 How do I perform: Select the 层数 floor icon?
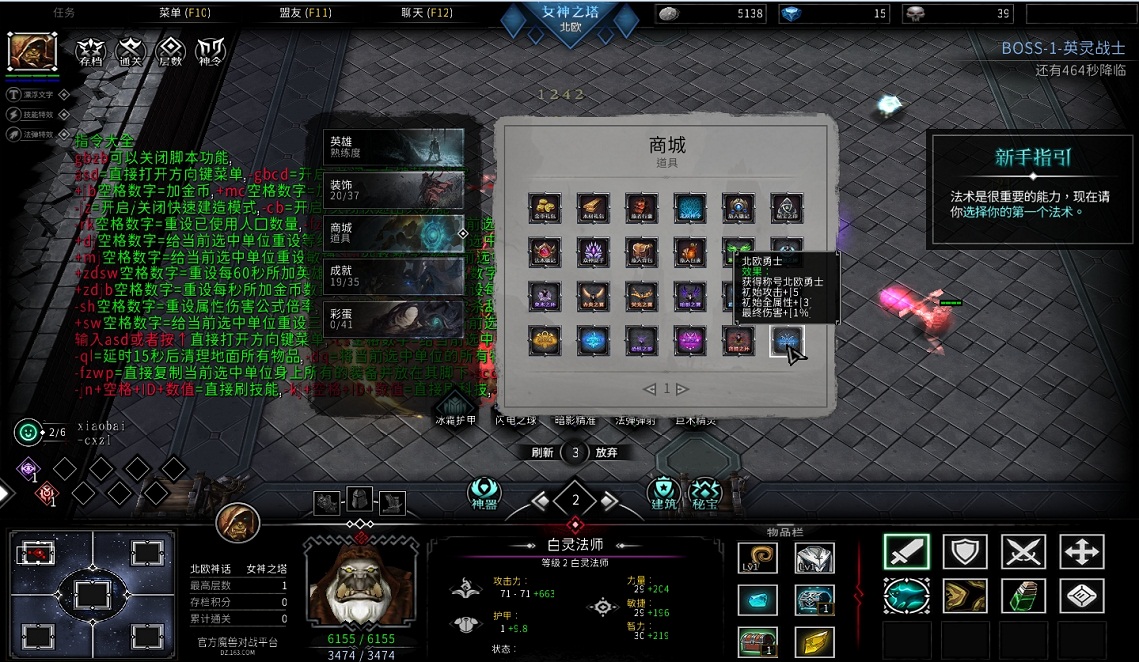point(171,51)
